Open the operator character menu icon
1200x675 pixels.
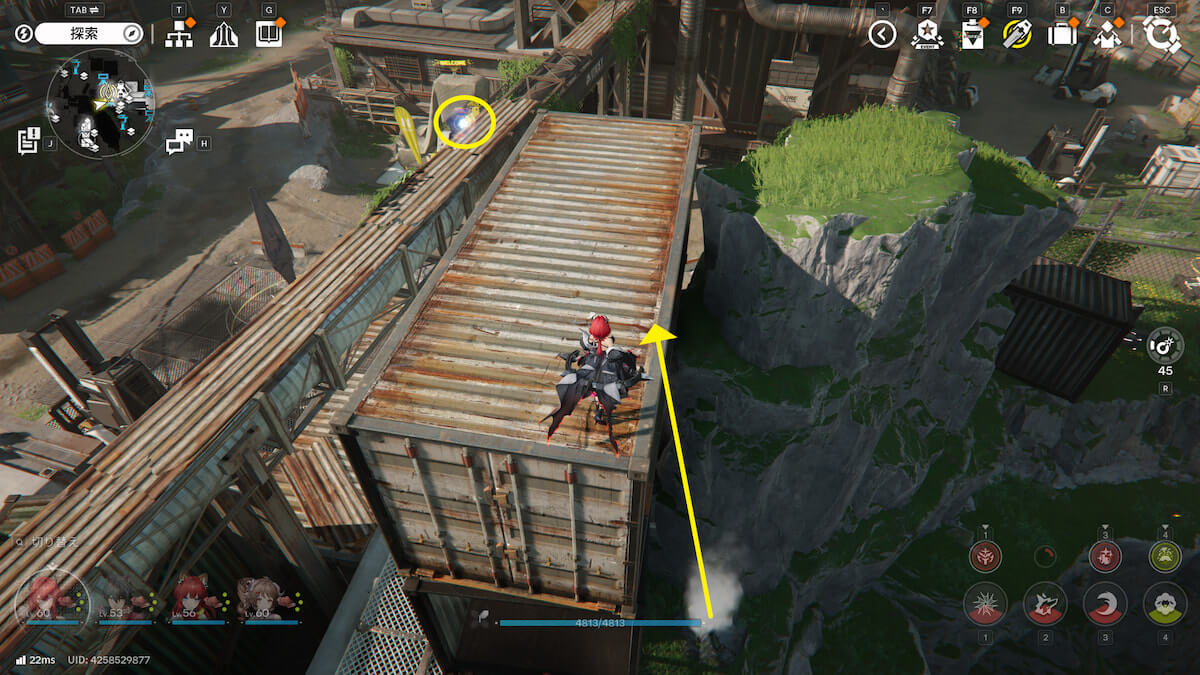pos(1106,35)
